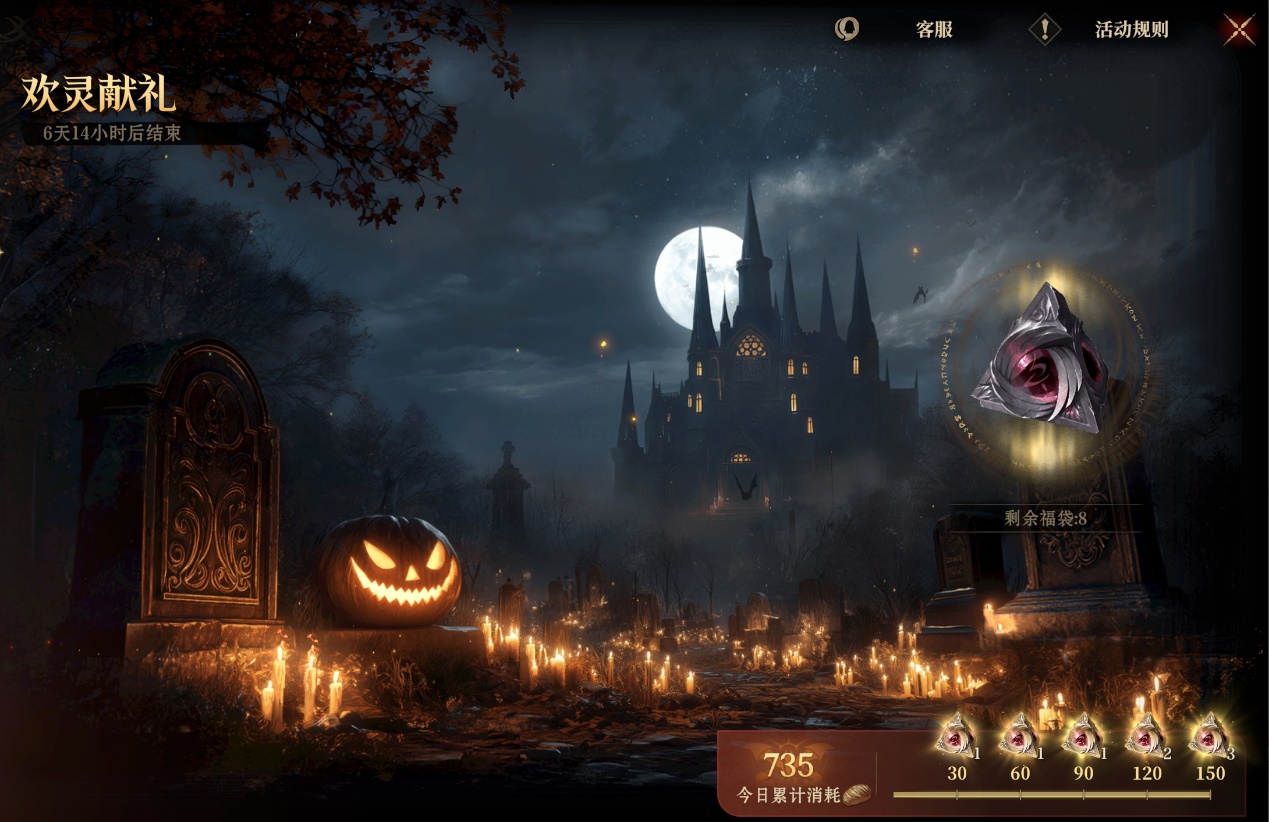Claim the 90-milestone reward bag

click(1082, 739)
